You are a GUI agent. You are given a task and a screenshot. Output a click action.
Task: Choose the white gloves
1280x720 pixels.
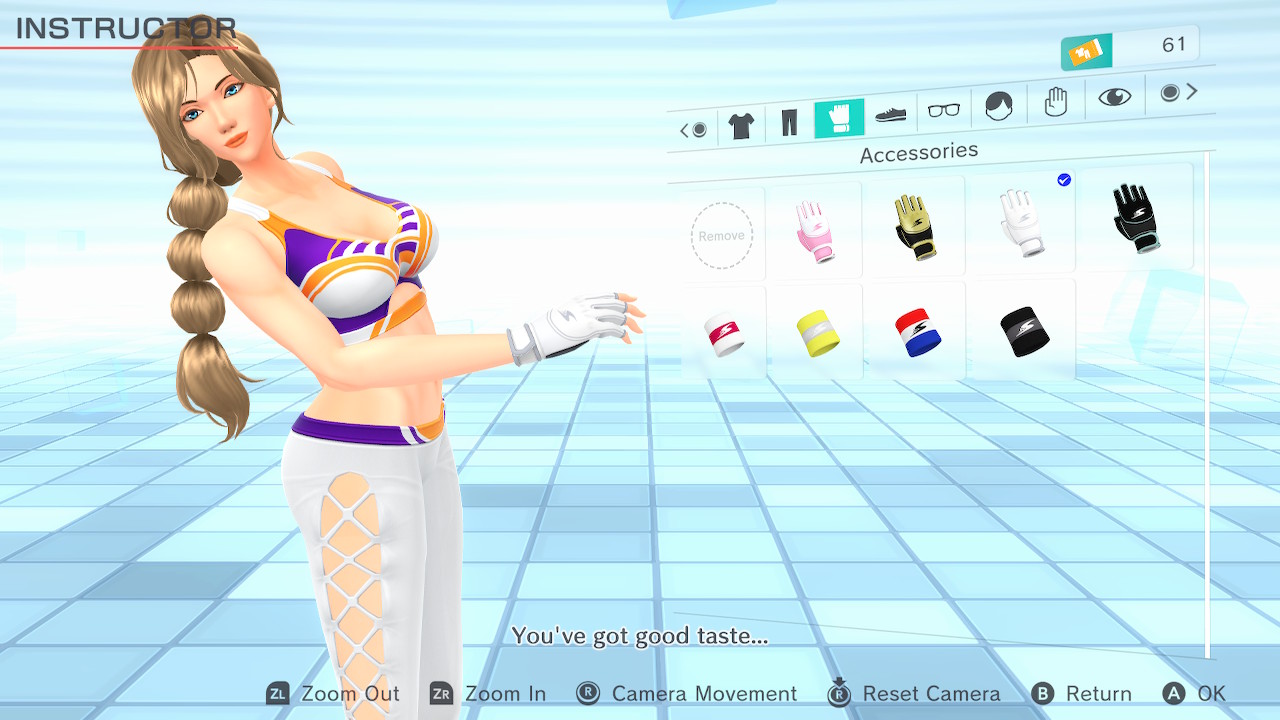point(1020,221)
